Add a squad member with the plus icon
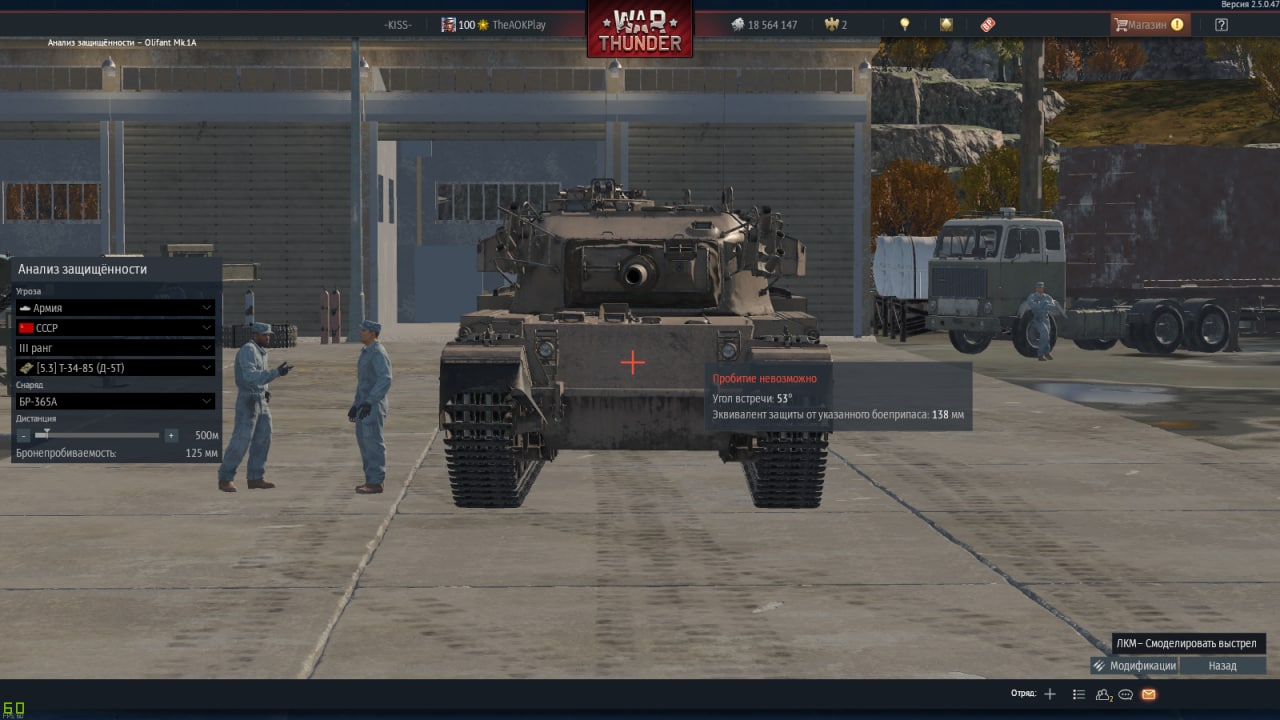This screenshot has height=720, width=1280. [x=1050, y=694]
